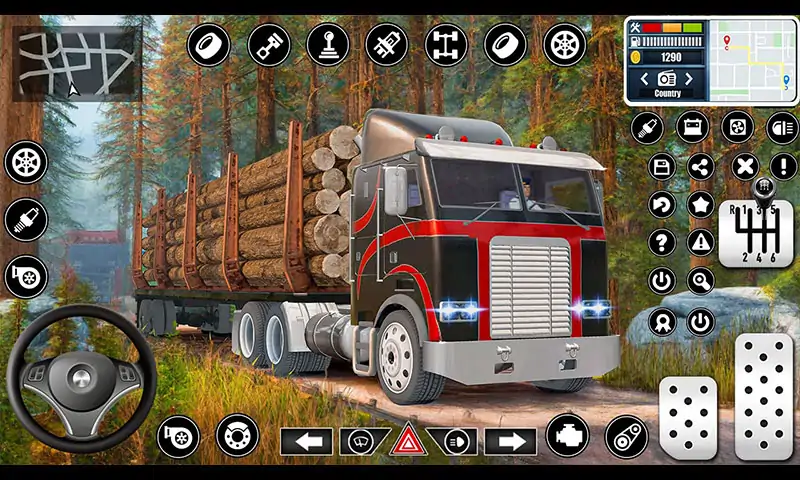Viewport: 800px width, 480px height.
Task: Toggle the windshield wiper button
Action: (363, 441)
